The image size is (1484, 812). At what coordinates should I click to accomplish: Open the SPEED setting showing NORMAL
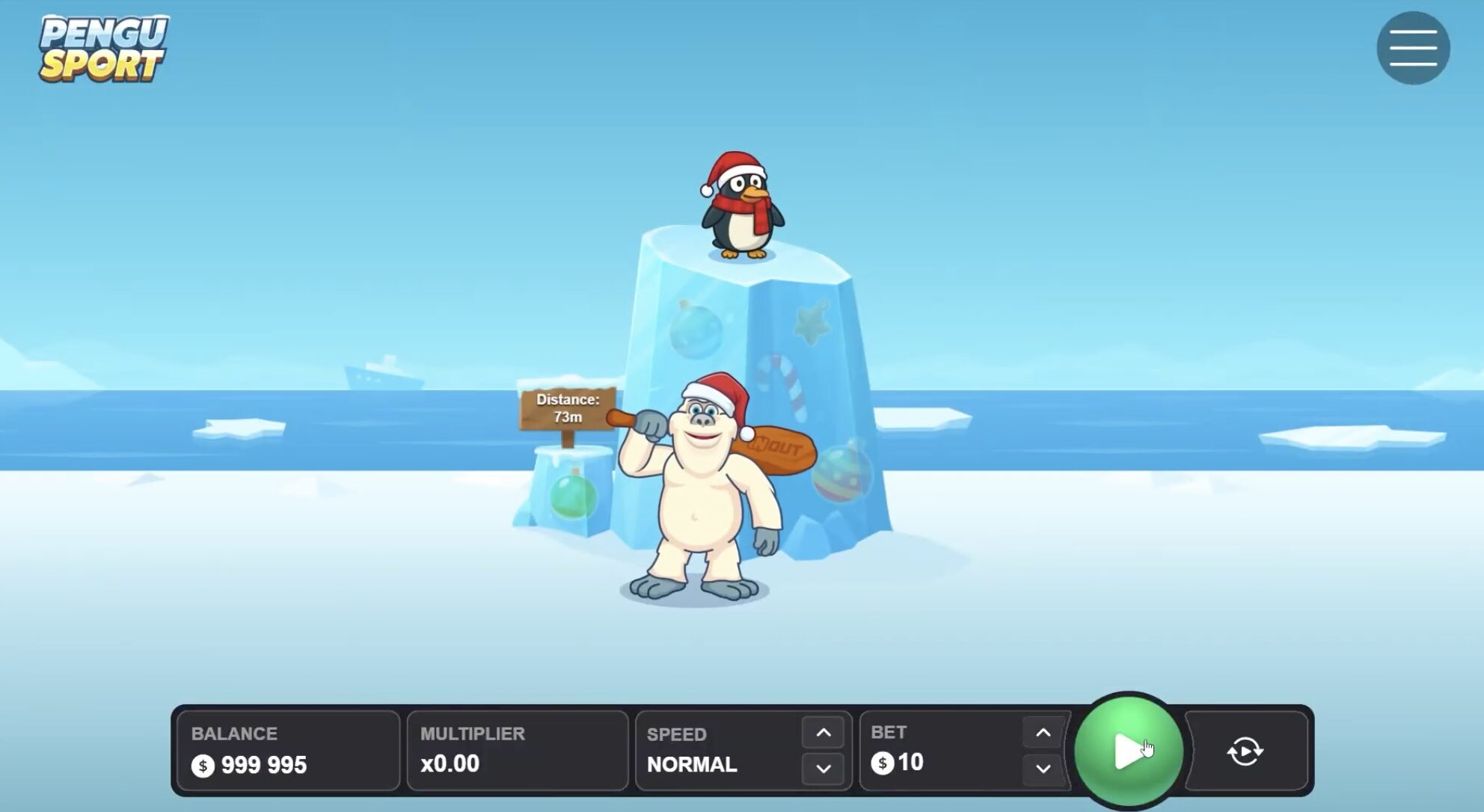click(692, 764)
